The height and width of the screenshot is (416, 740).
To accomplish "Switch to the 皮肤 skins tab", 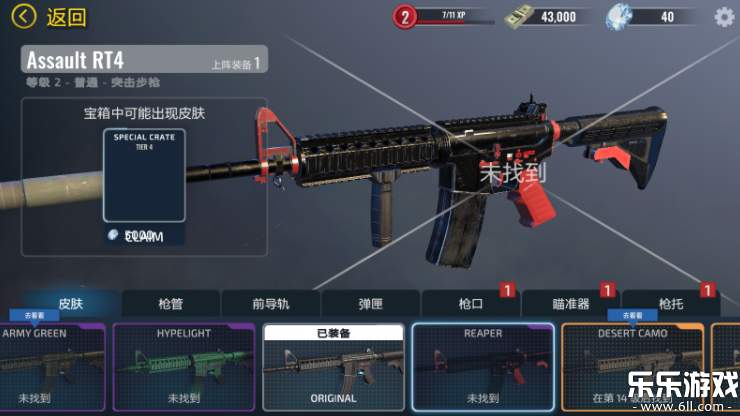I will [70, 303].
